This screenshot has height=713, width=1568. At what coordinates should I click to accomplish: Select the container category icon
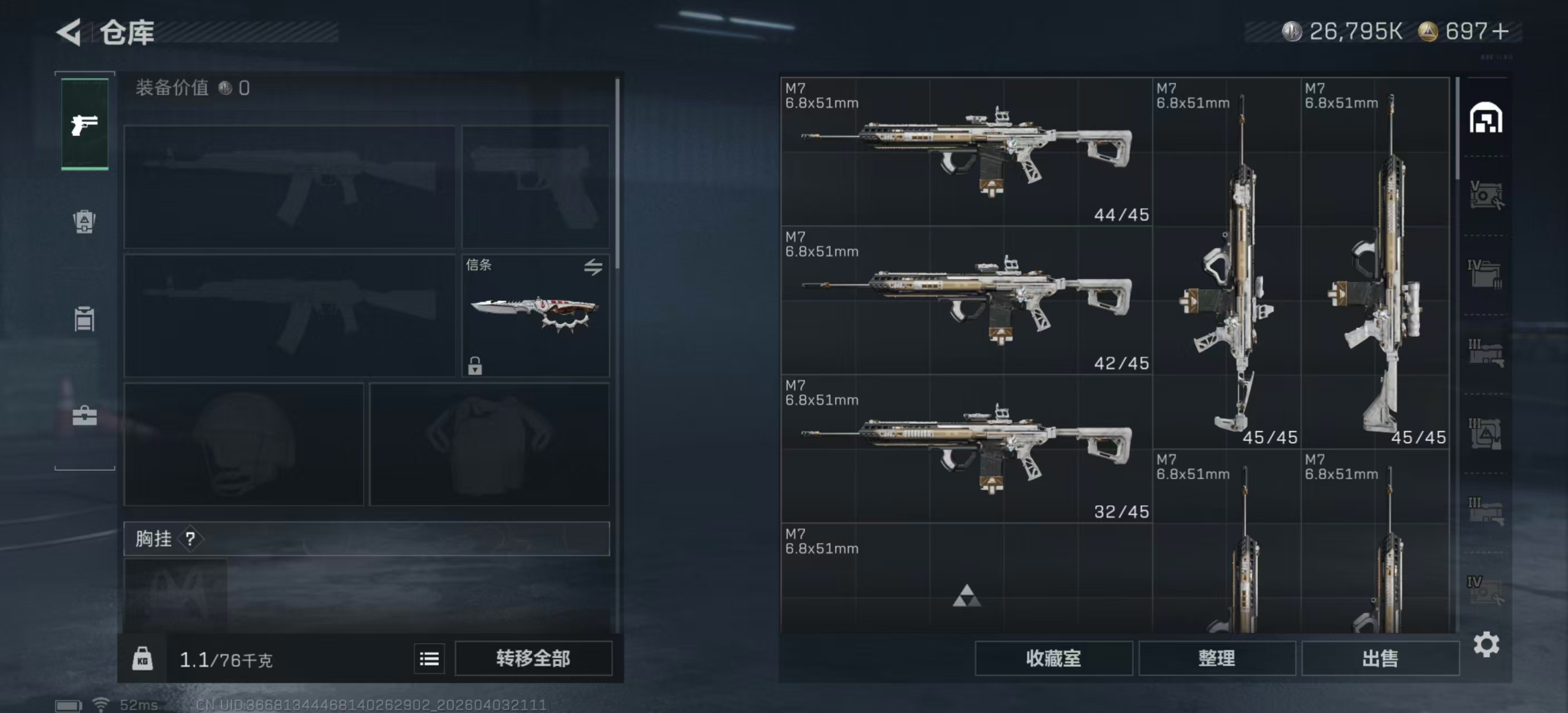click(84, 320)
